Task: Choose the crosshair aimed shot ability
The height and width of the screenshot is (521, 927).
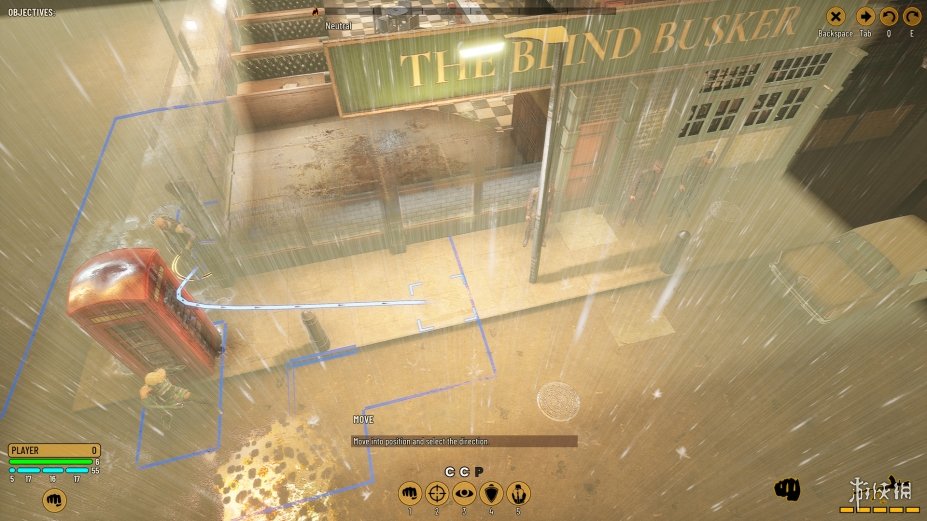Action: [437, 492]
